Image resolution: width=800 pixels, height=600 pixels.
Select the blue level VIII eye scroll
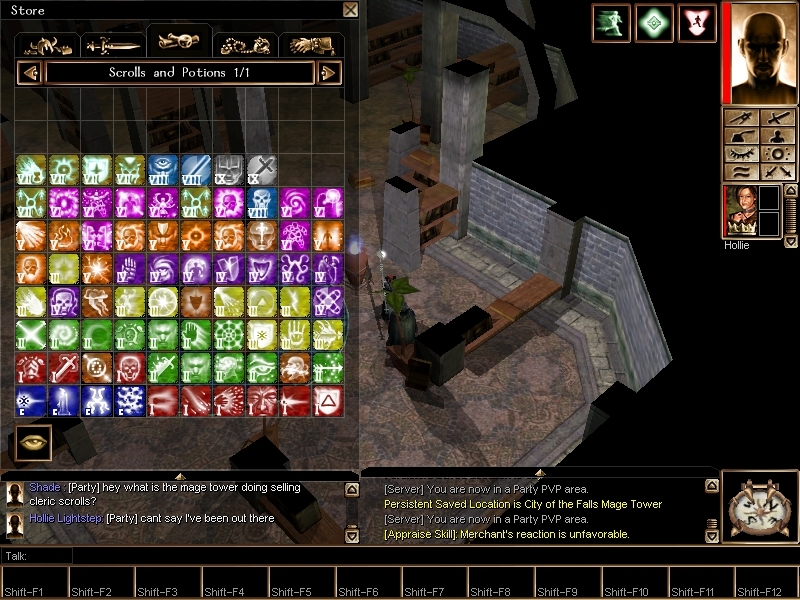(x=163, y=170)
